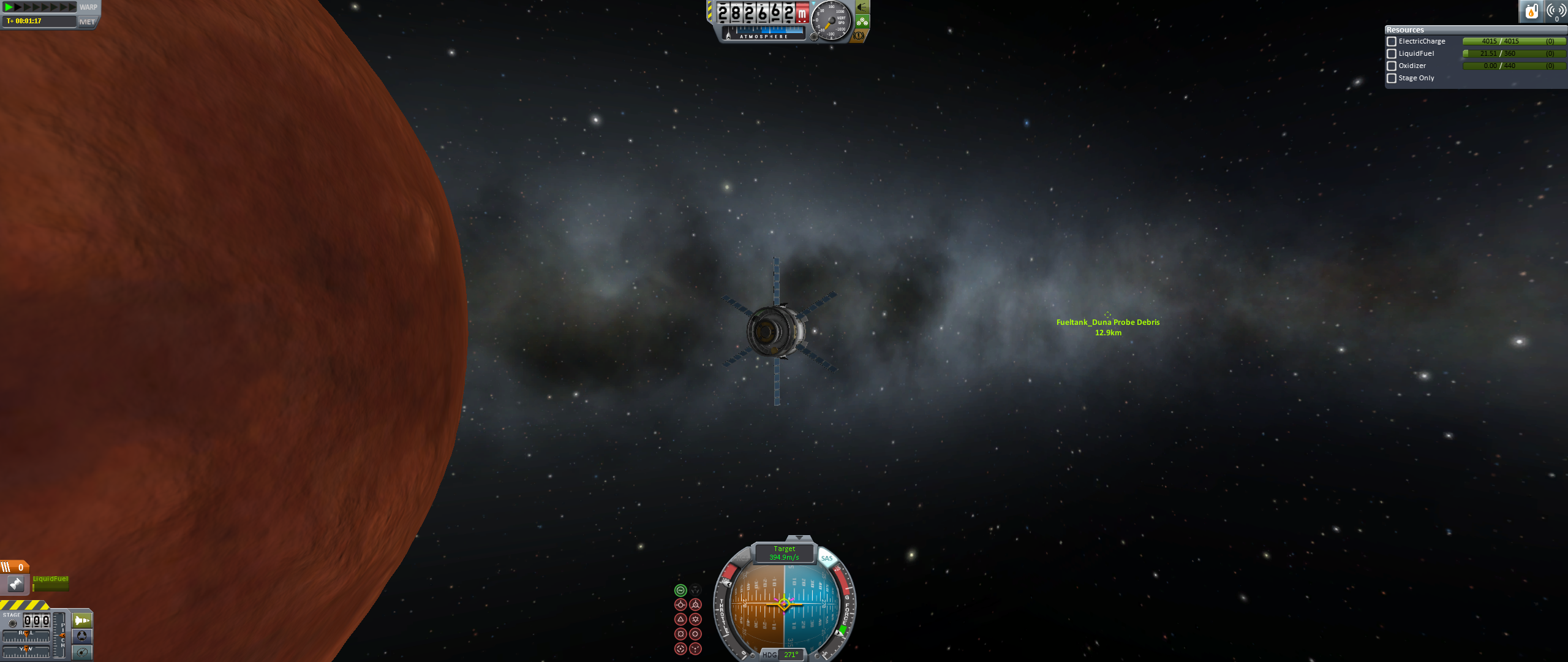This screenshot has height=662, width=1568.
Task: Toggle the MET mission clock mode
Action: click(x=87, y=22)
